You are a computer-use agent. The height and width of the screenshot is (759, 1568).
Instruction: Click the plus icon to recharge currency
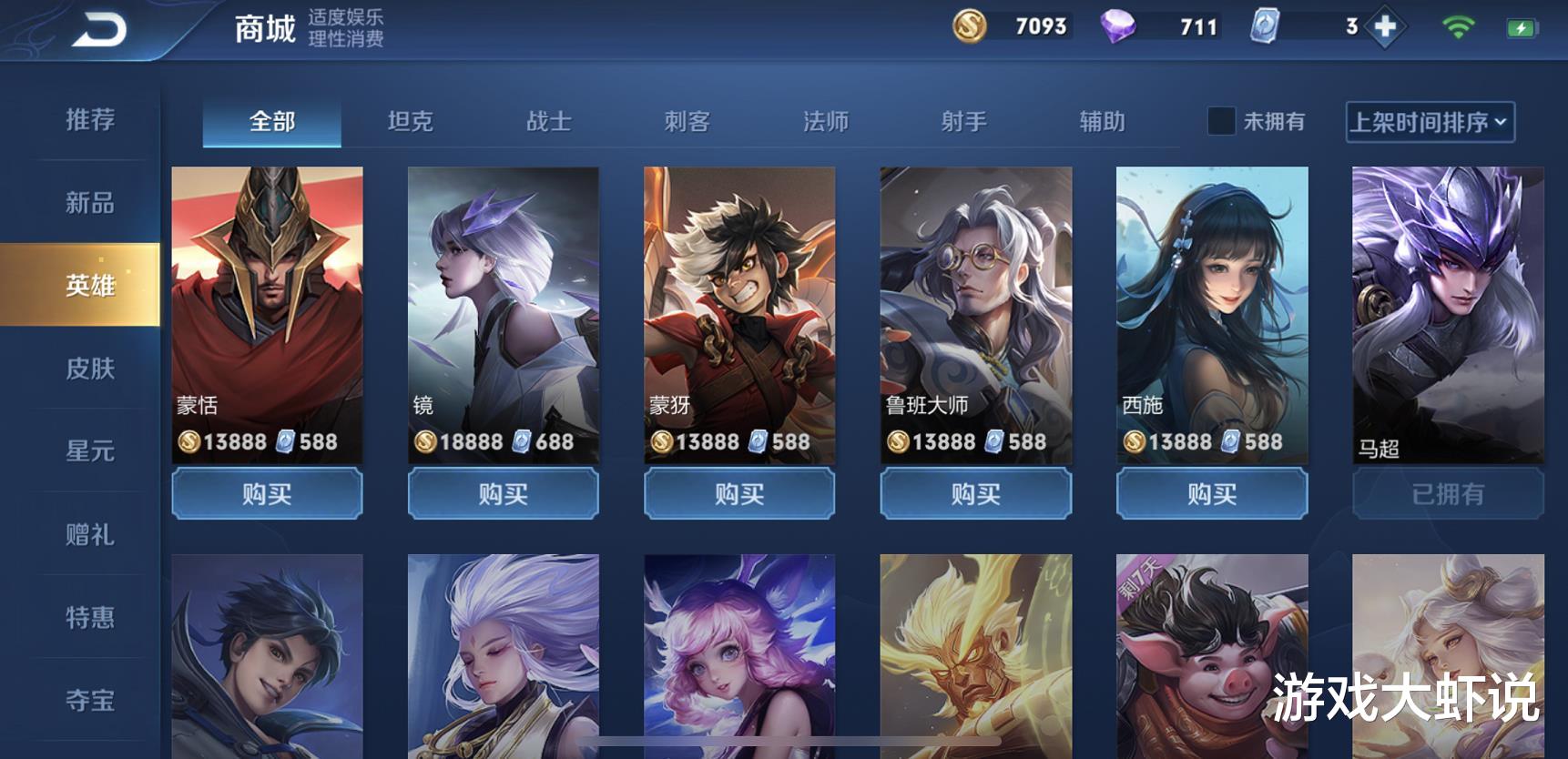[1386, 26]
